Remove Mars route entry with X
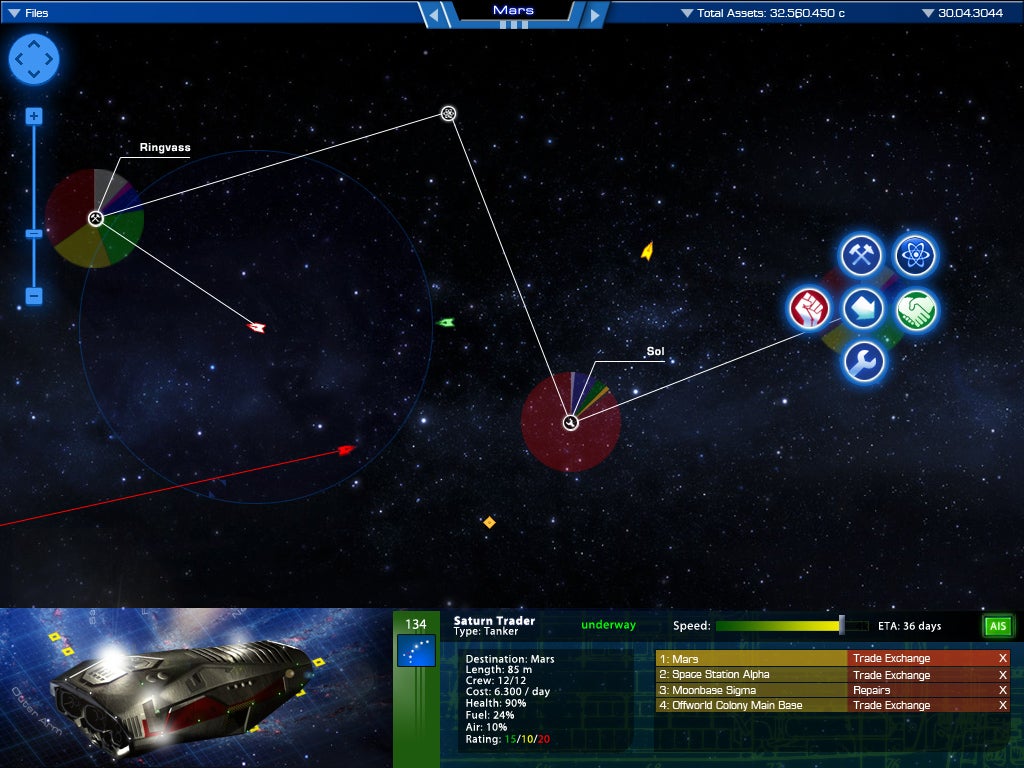The height and width of the screenshot is (768, 1024). [1002, 659]
